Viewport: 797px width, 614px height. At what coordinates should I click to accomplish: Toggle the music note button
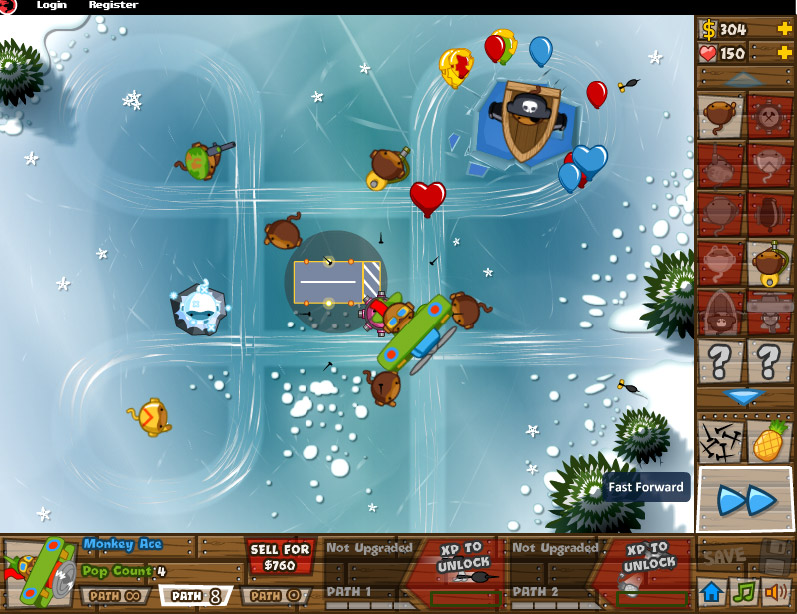pos(742,592)
